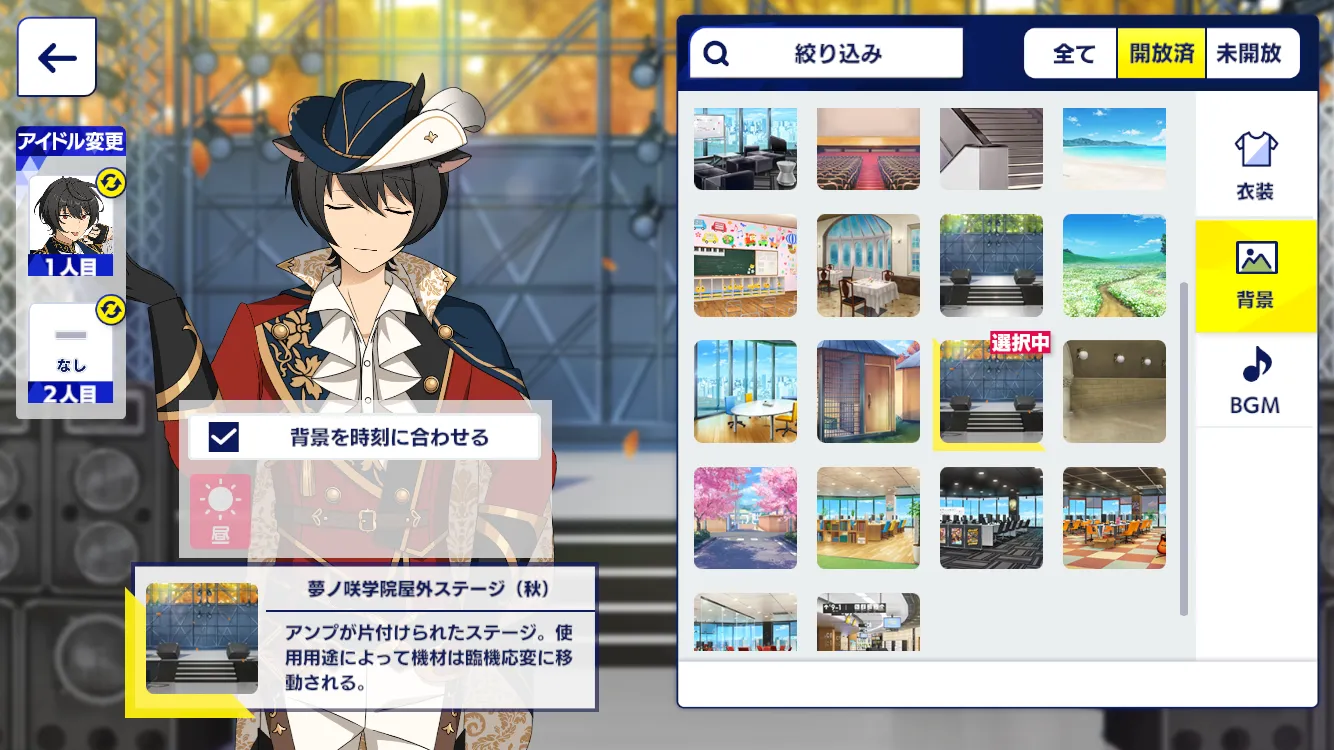The height and width of the screenshot is (750, 1334).
Task: Click the currently selected autumn stage thumbnail
Action: tap(991, 392)
